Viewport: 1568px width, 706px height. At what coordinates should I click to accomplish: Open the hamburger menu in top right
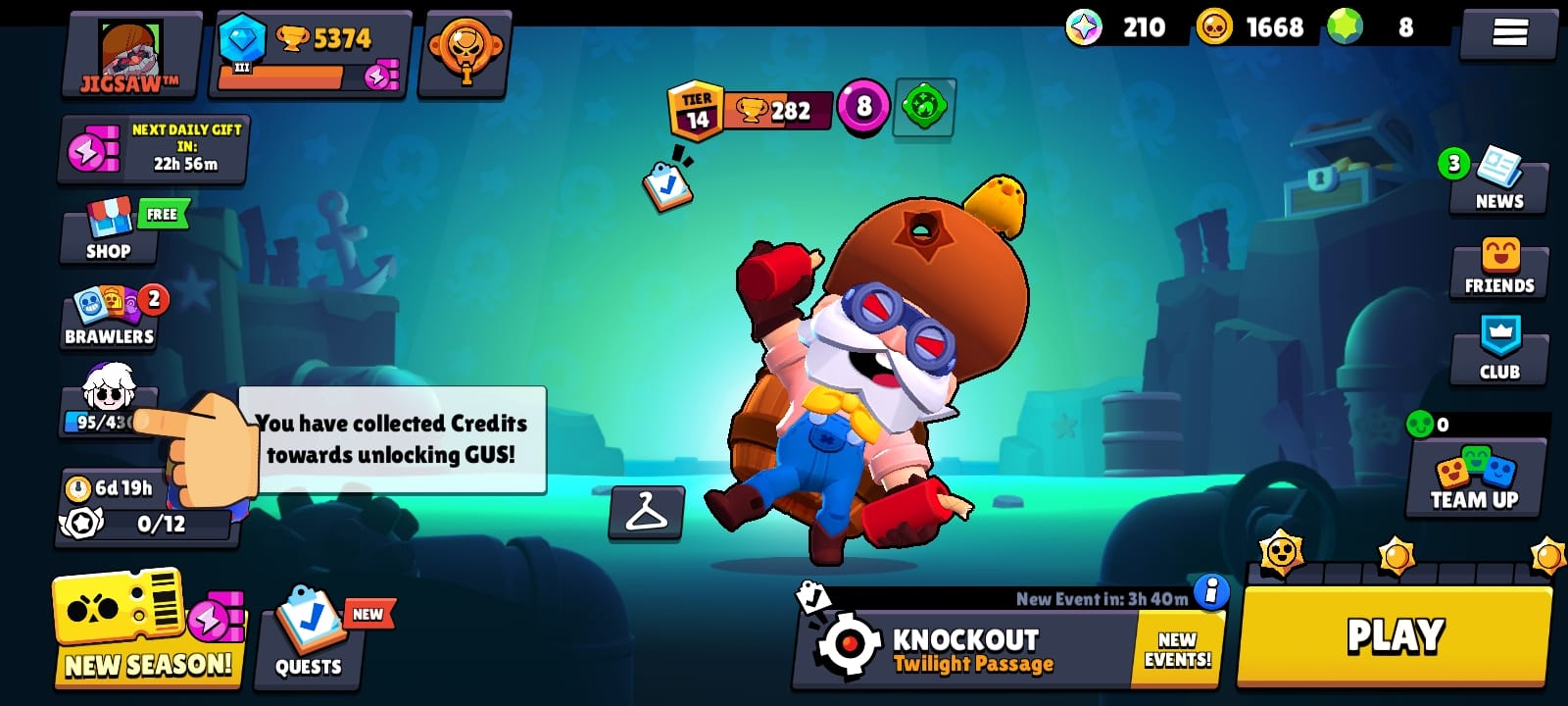coord(1507,32)
